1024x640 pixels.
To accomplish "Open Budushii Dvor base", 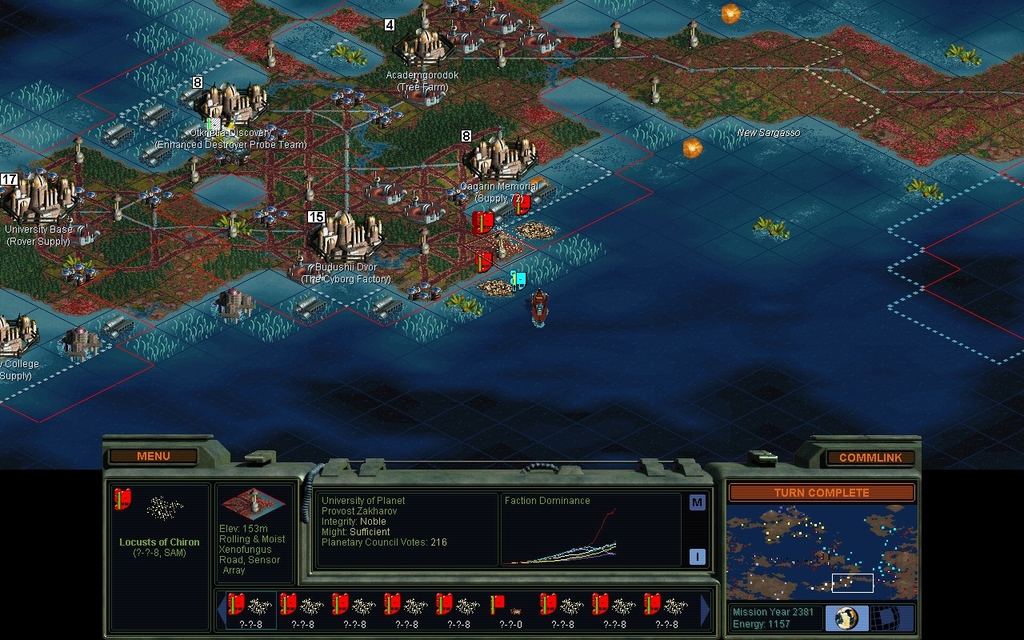I will (x=346, y=238).
